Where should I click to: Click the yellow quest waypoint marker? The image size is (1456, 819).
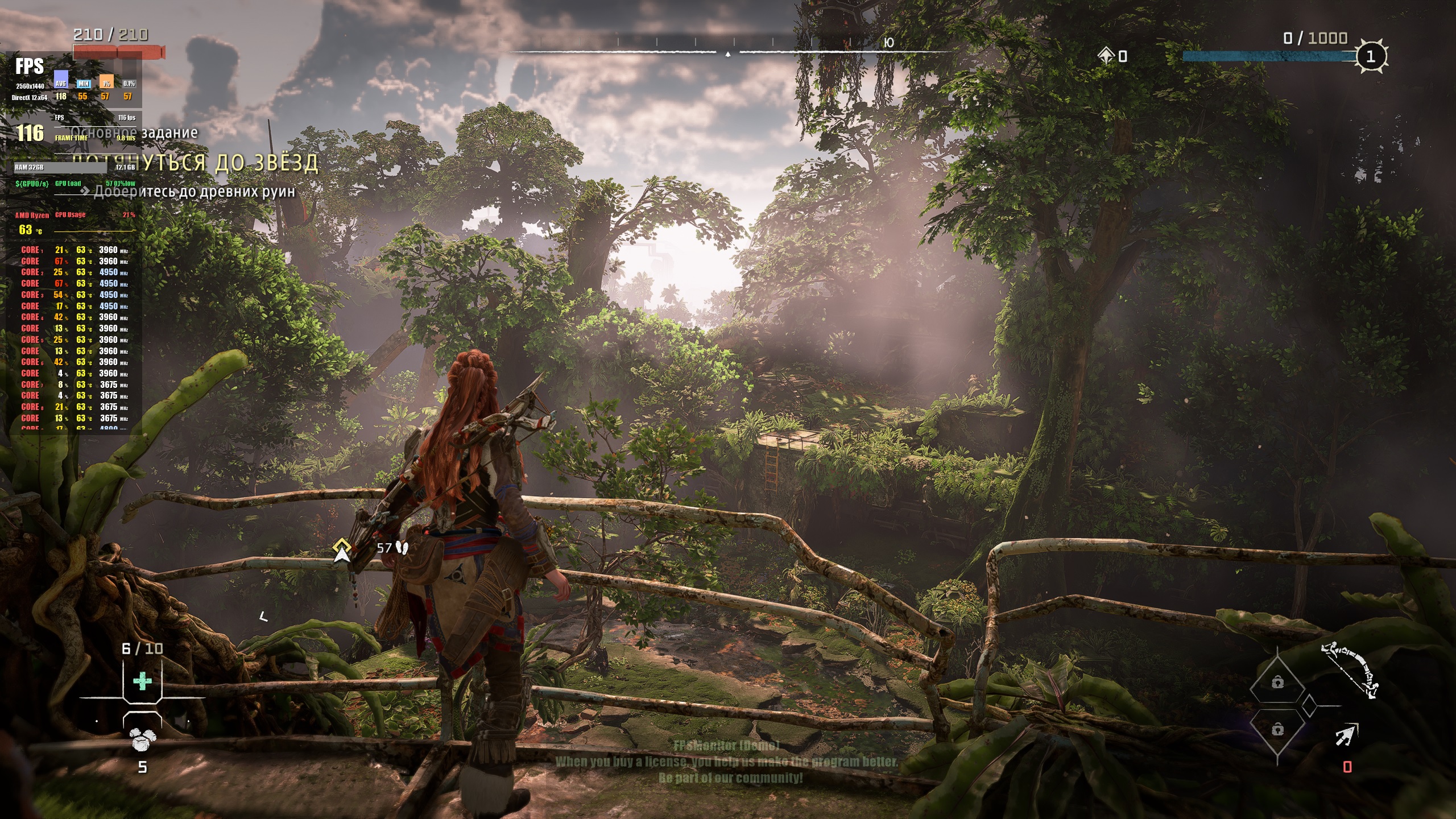click(x=341, y=549)
